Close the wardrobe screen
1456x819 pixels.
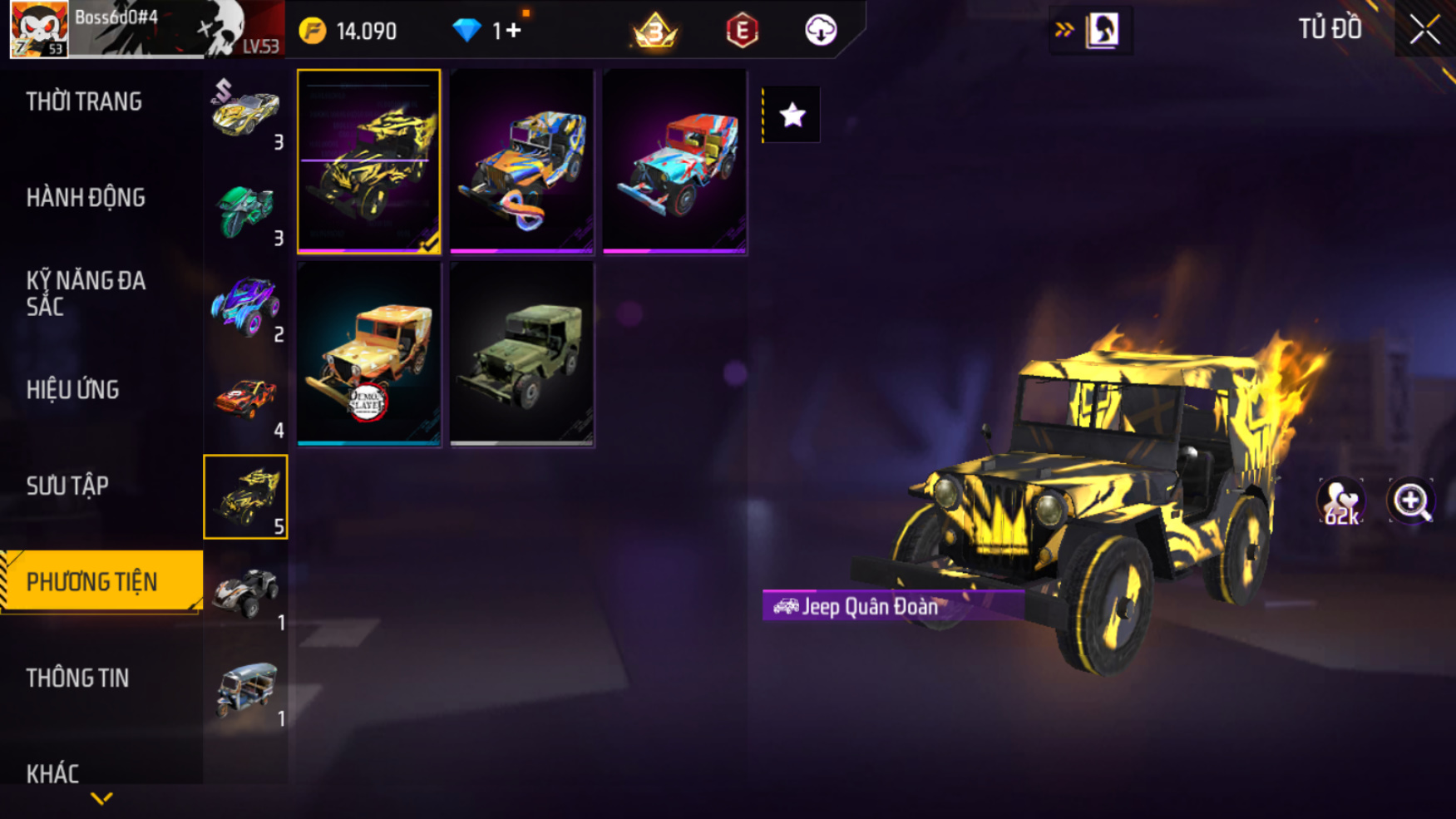tap(1424, 30)
